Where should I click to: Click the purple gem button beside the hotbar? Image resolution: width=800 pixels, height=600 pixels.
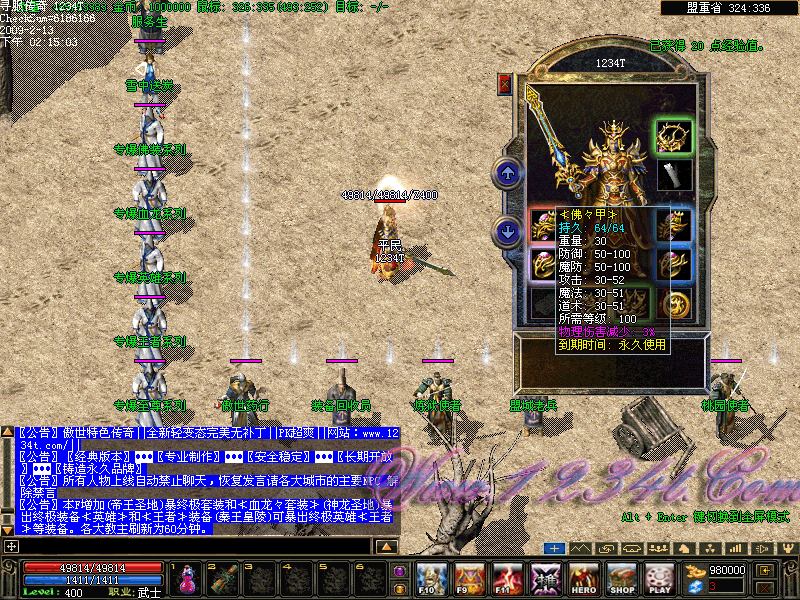click(x=399, y=571)
